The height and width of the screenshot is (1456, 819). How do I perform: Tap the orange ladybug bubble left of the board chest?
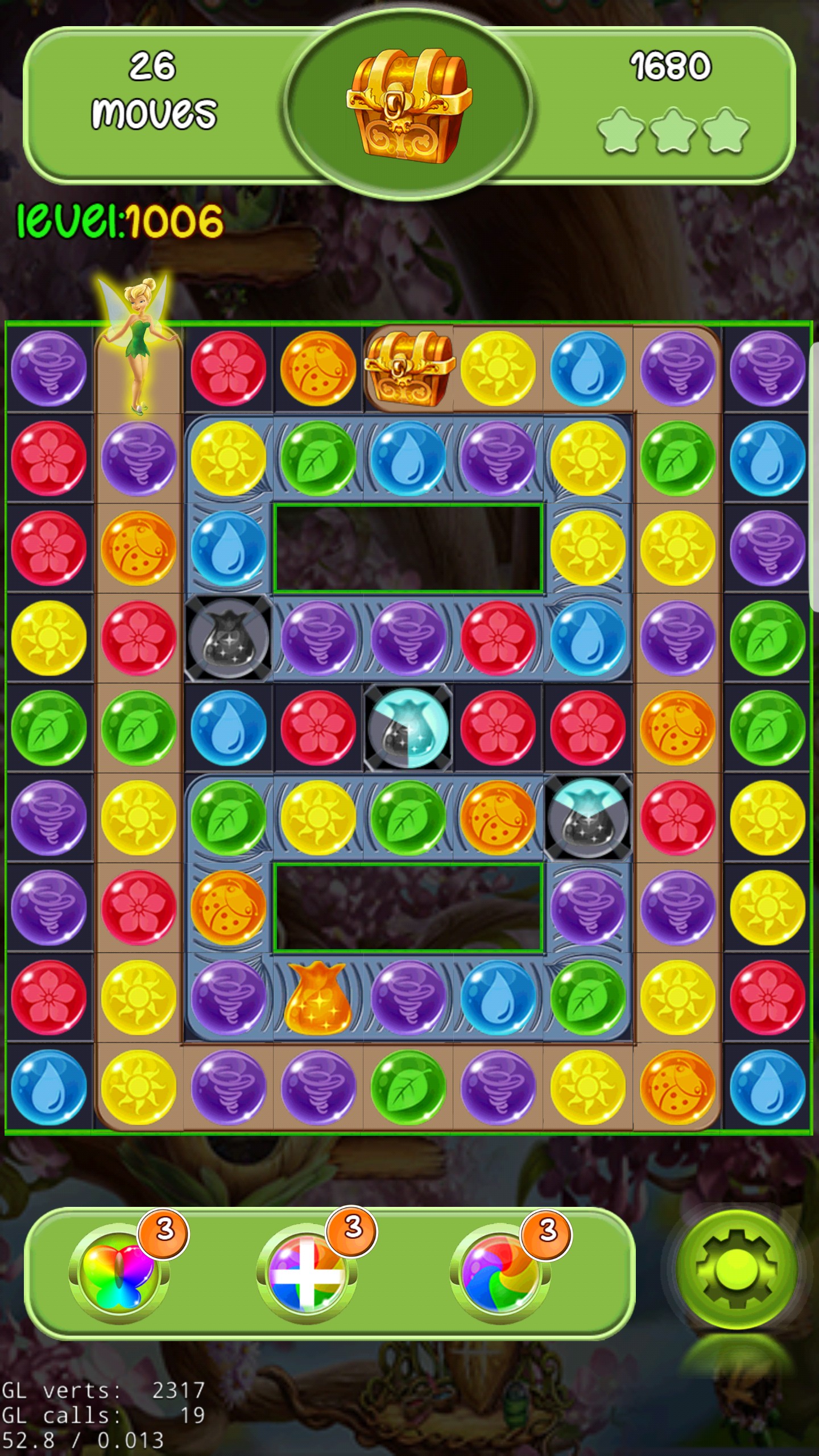pos(318,368)
